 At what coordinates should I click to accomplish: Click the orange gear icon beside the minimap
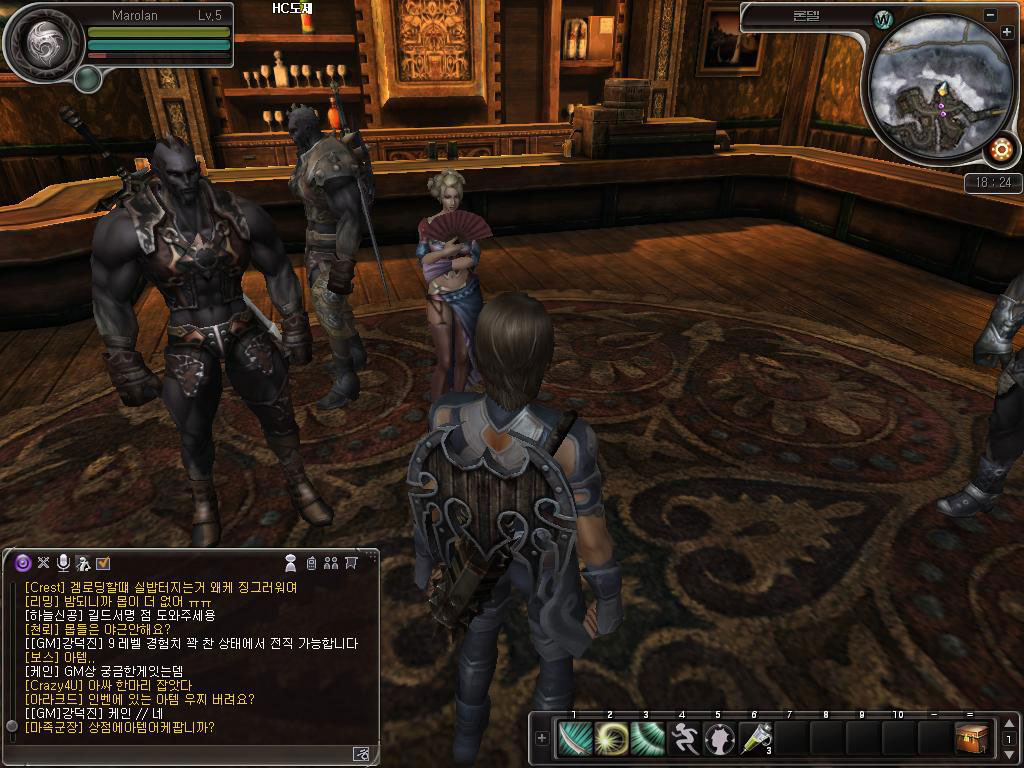tap(1000, 150)
